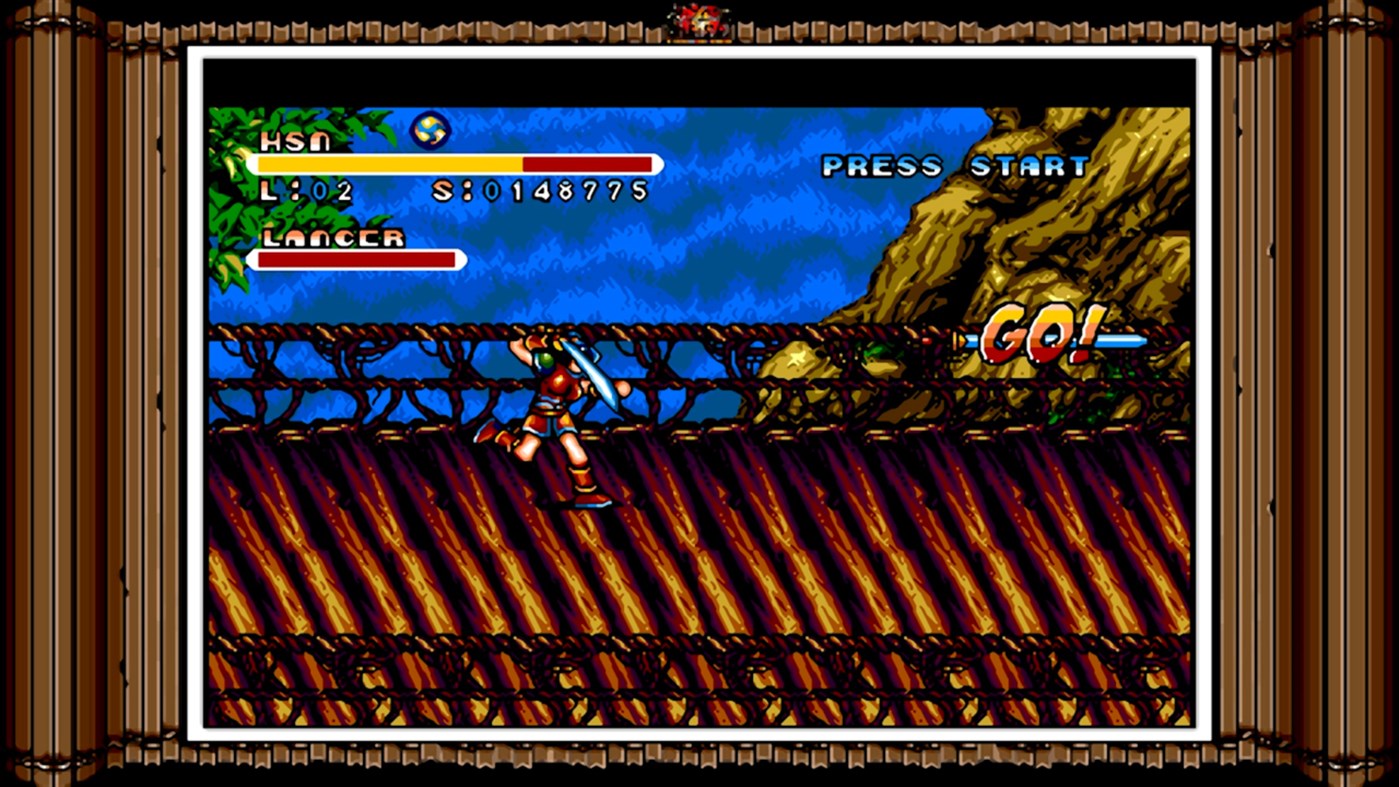Click the yellow portion of the health bar

[390, 162]
